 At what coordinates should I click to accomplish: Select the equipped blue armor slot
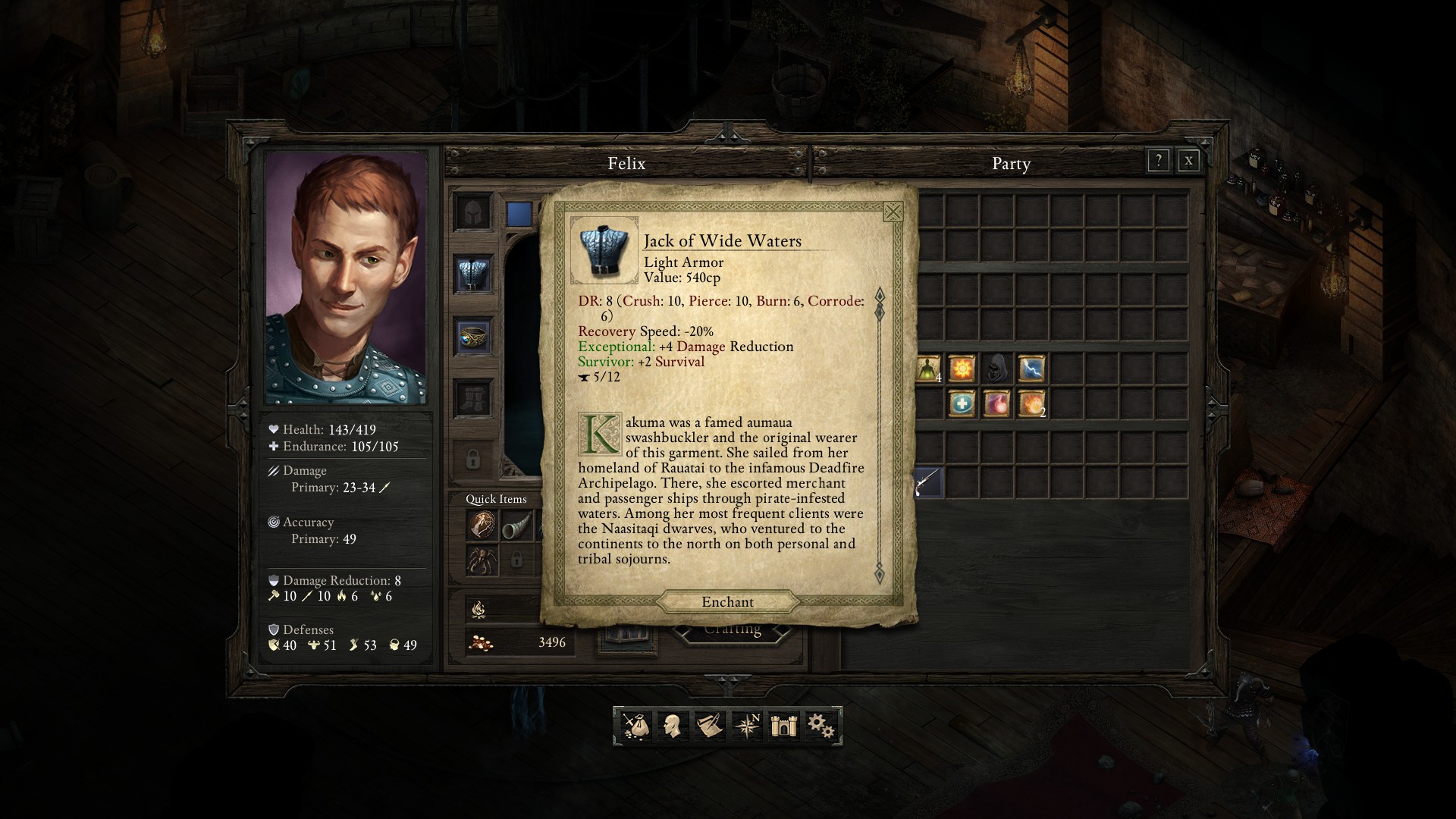473,273
